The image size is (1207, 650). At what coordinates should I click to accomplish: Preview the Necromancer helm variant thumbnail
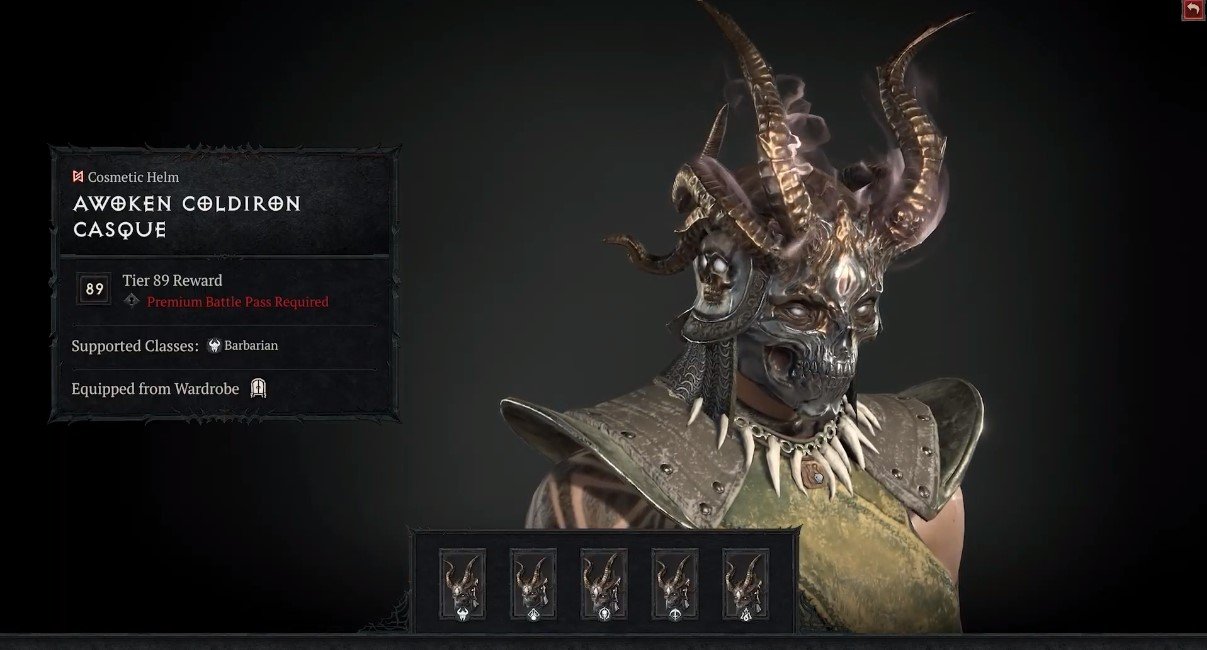click(604, 584)
